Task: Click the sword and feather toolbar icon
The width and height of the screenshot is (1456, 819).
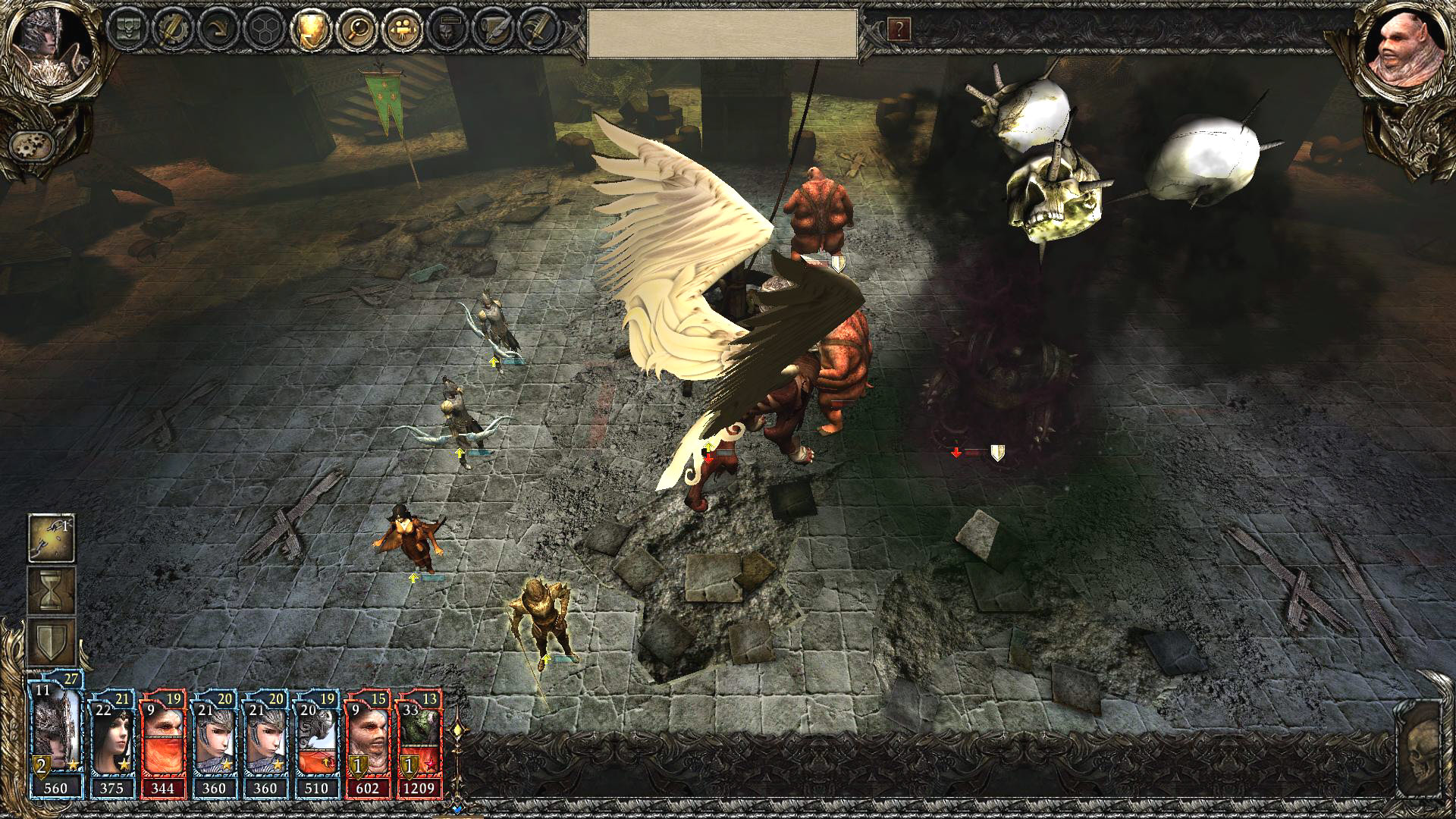Action: pos(538,29)
